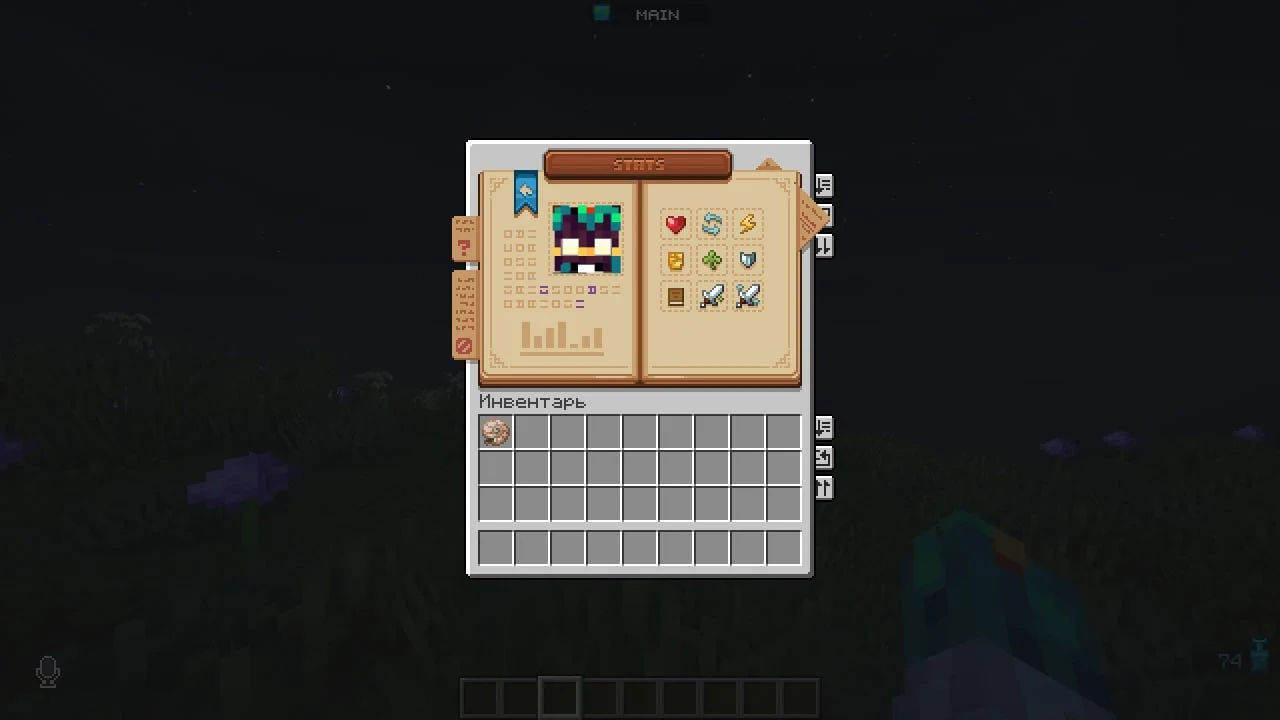The image size is (1280, 720).
Task: Click the gold ingot stat icon
Action: 676,261
